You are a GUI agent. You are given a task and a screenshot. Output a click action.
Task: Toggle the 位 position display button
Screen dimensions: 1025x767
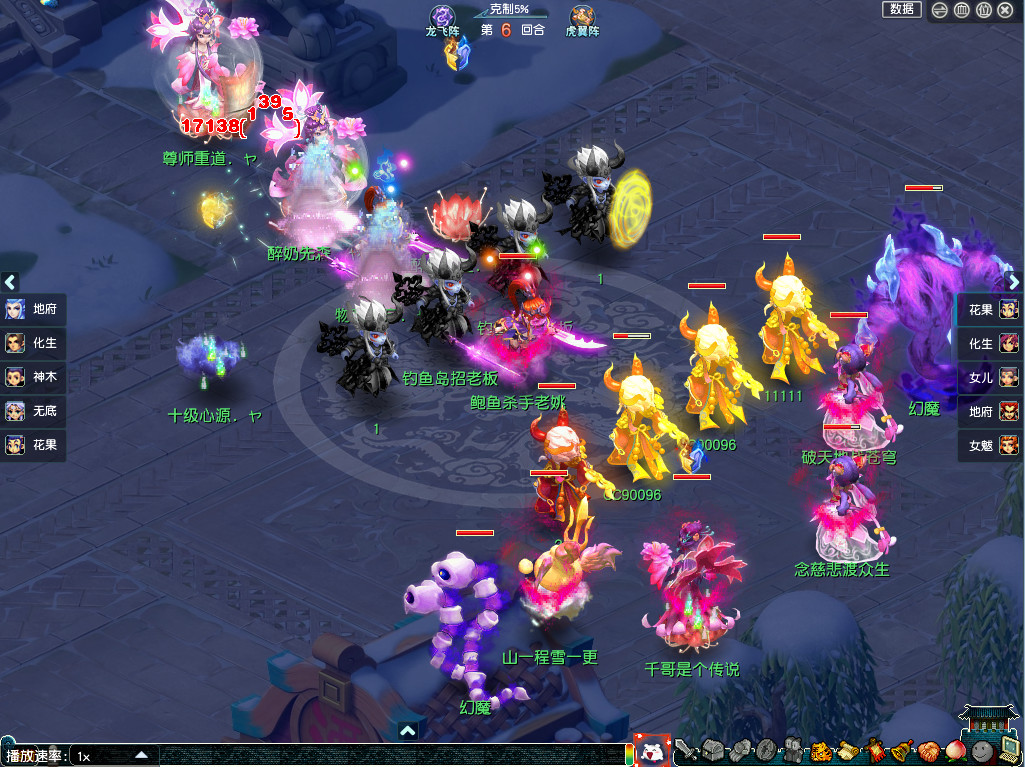pyautogui.click(x=983, y=10)
